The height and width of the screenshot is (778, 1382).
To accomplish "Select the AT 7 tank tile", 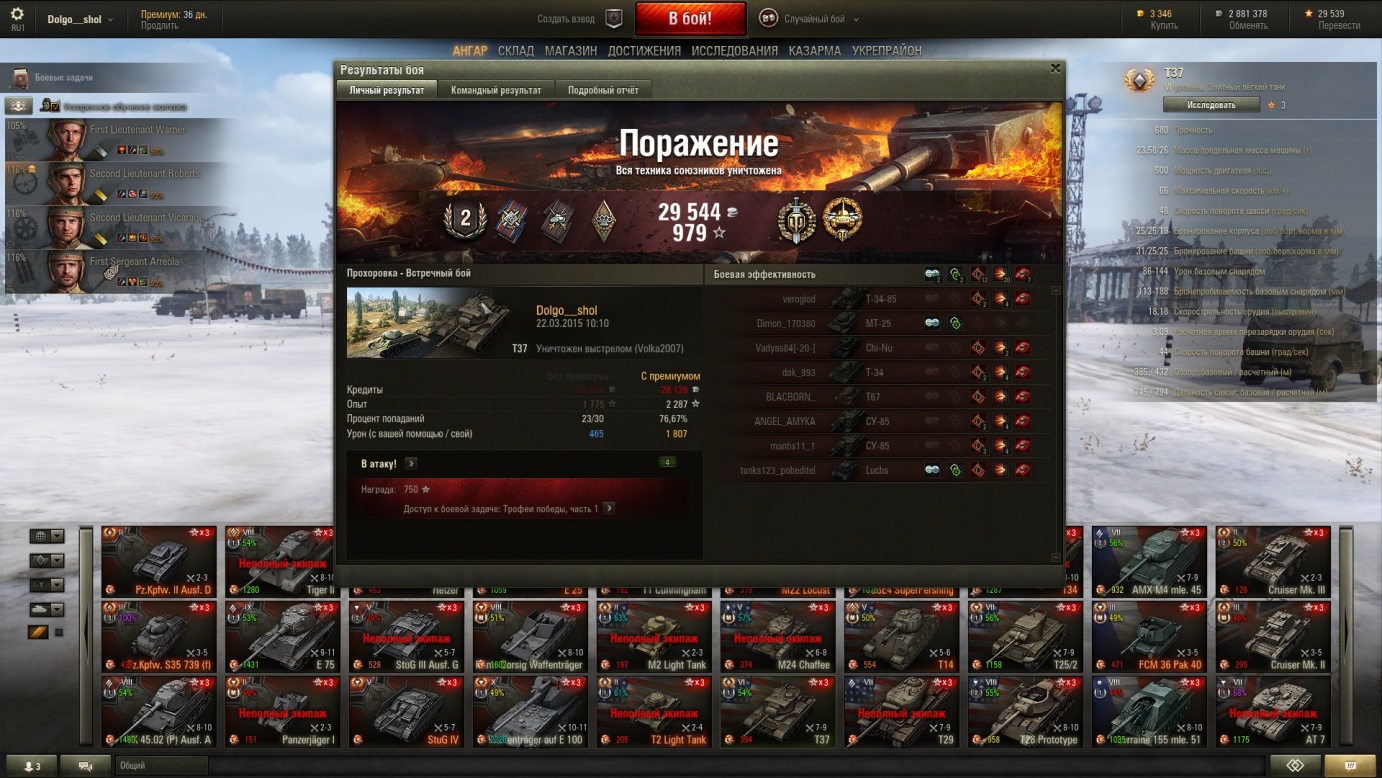I will (1273, 711).
